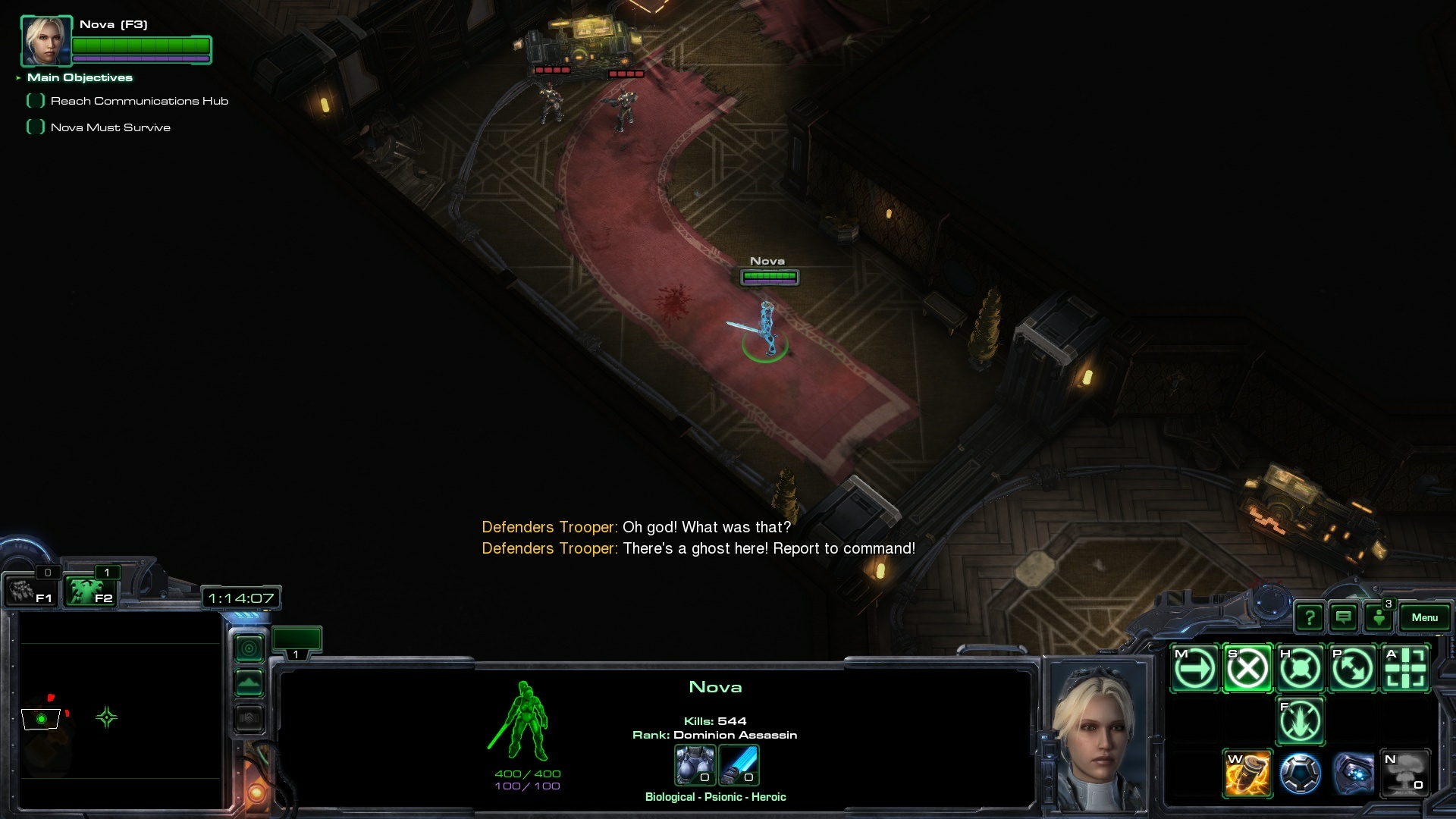Viewport: 1456px width, 819px height.
Task: Choose the Patrol command icon
Action: 1353,669
